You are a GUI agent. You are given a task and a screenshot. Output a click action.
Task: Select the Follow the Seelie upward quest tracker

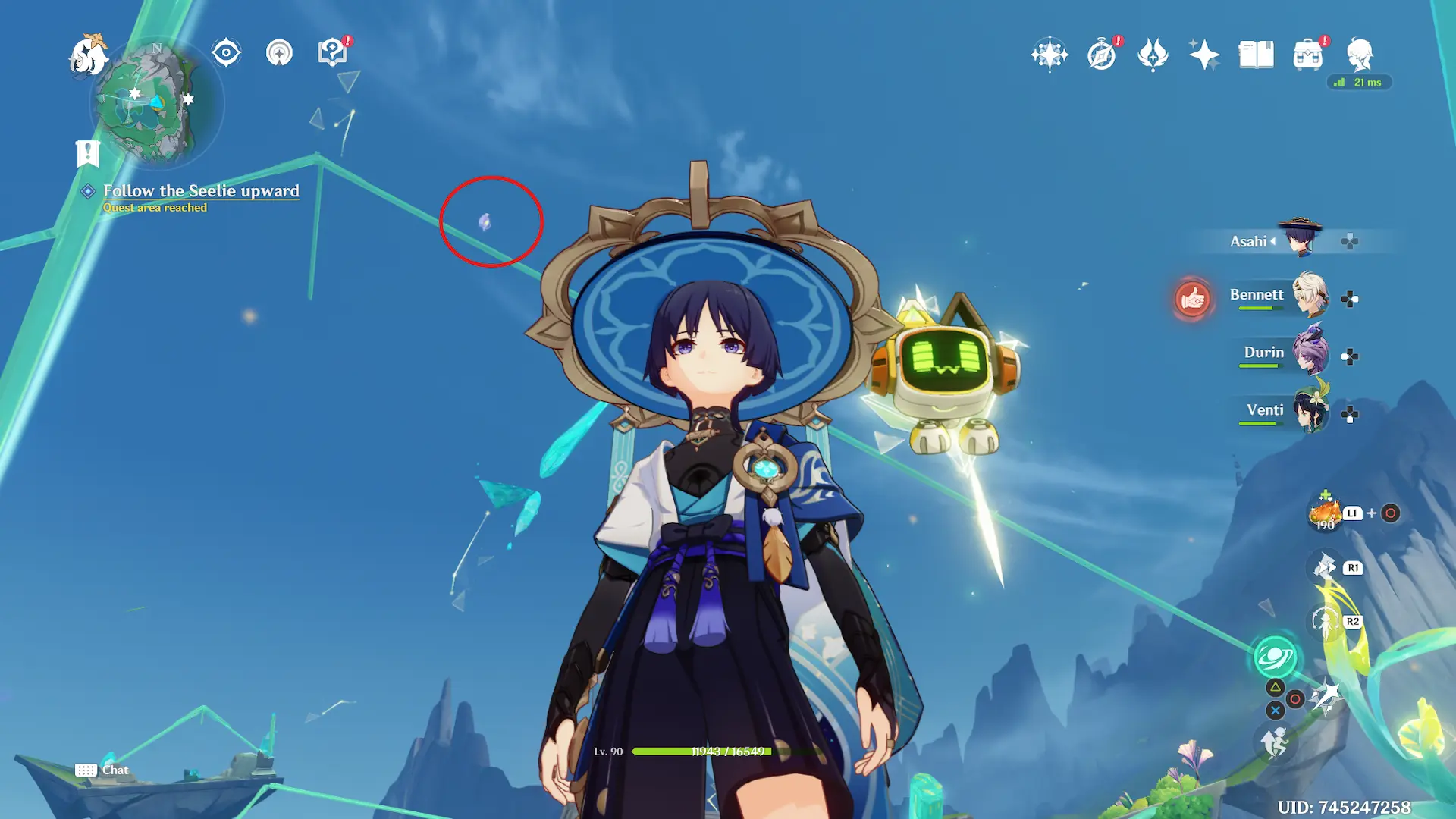click(201, 191)
